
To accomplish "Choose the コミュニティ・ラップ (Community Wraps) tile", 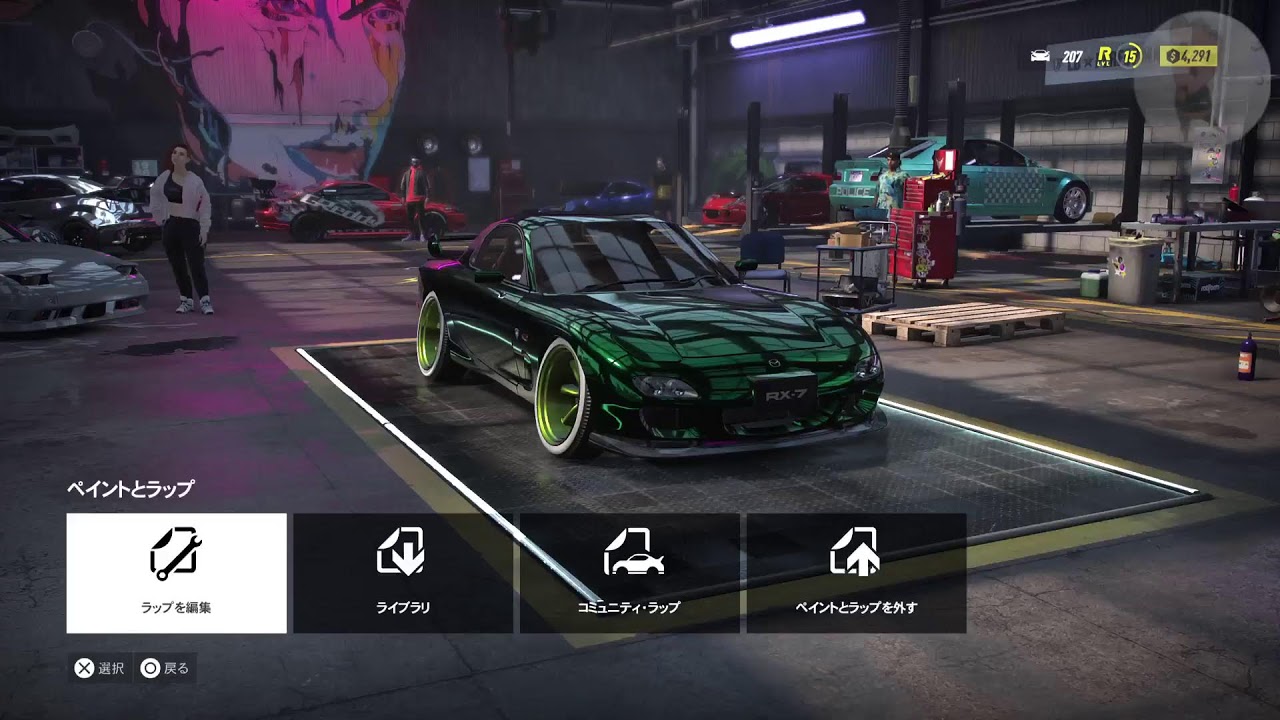I will point(629,573).
